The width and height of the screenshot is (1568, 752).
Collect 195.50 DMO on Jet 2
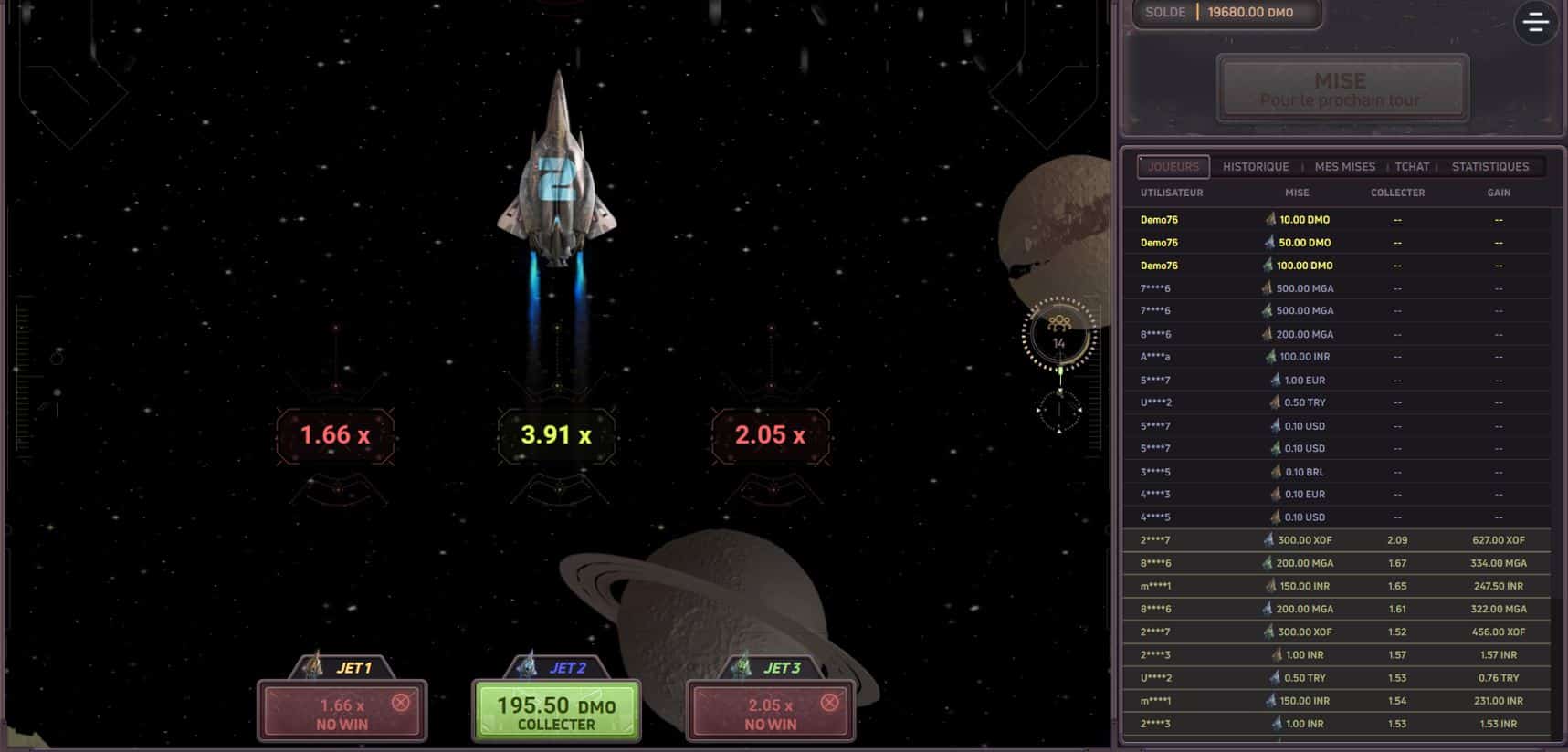coord(556,713)
